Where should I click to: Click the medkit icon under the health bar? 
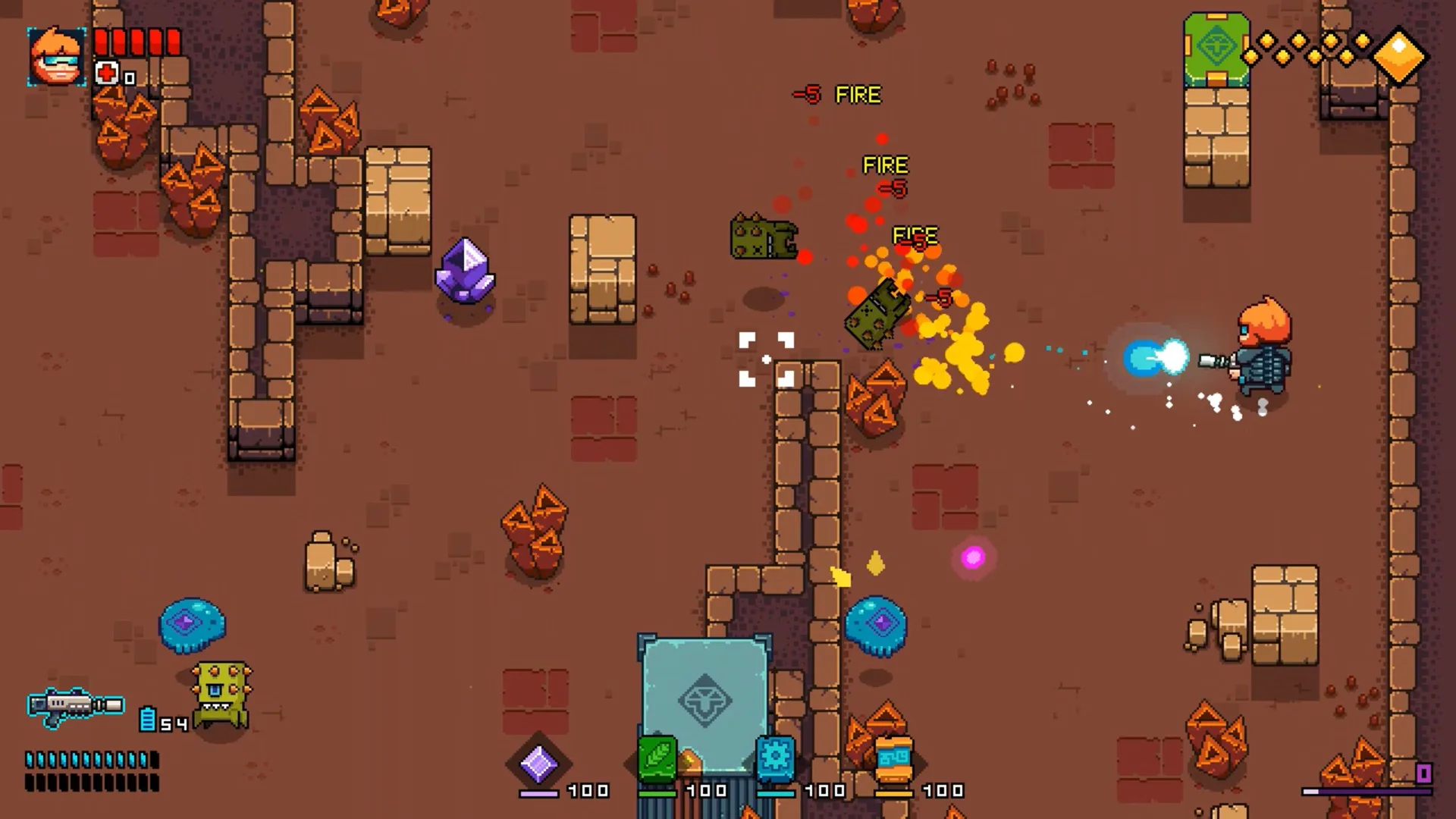click(x=106, y=72)
